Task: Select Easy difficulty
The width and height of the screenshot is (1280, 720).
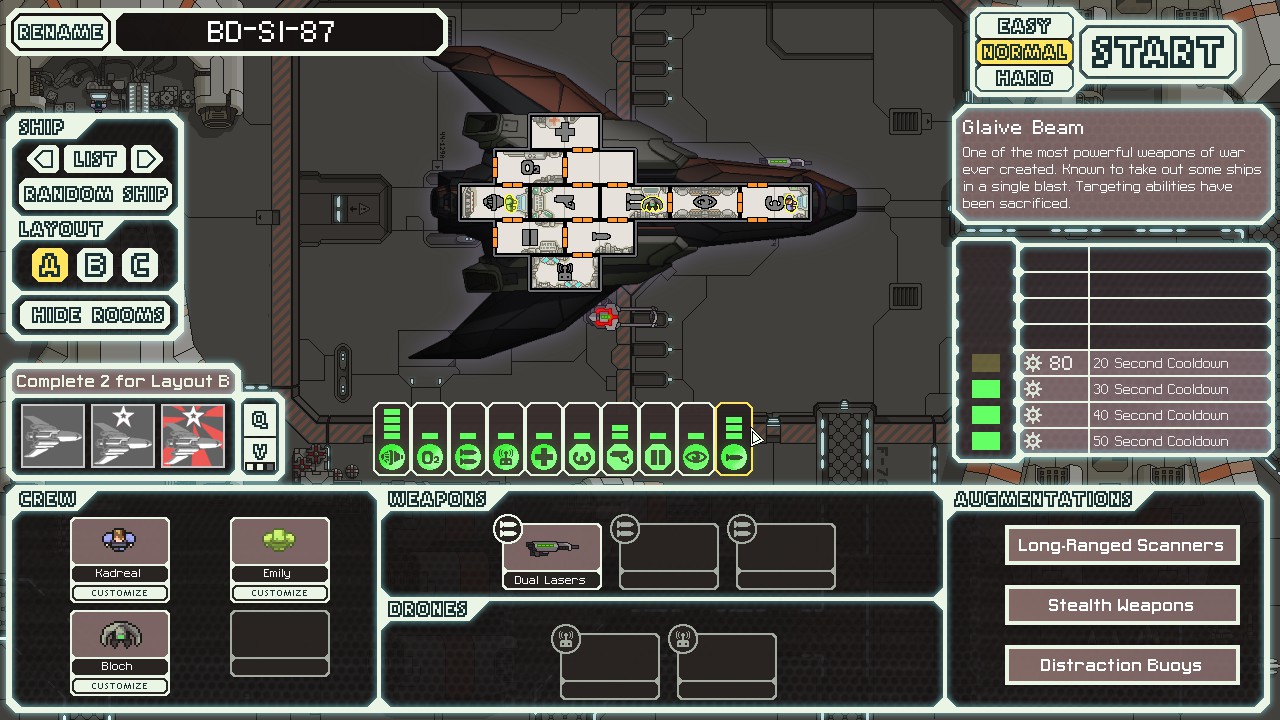Action: pyautogui.click(x=1024, y=26)
